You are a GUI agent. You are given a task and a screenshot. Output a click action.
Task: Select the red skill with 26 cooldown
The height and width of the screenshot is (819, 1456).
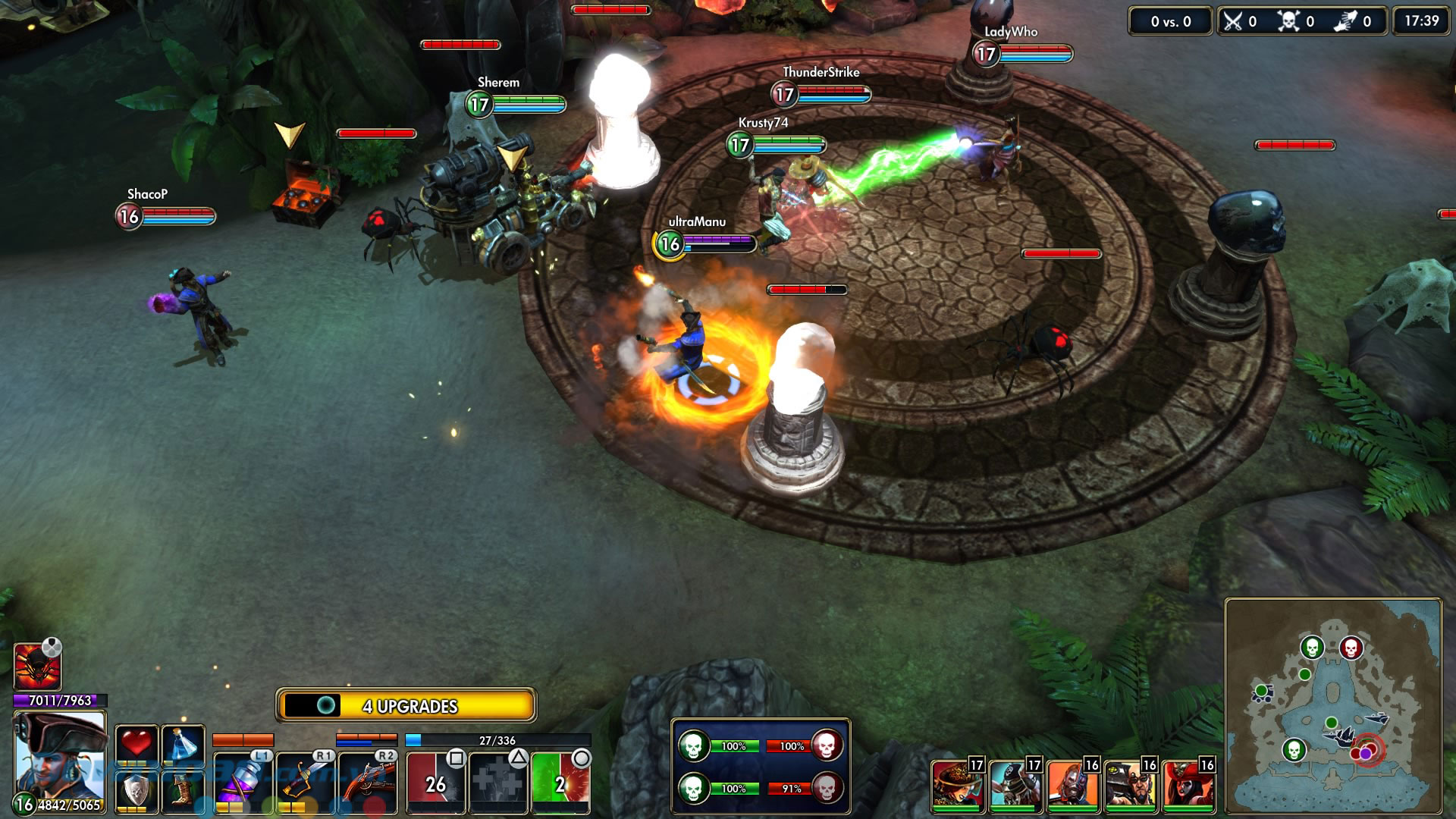pos(435,783)
